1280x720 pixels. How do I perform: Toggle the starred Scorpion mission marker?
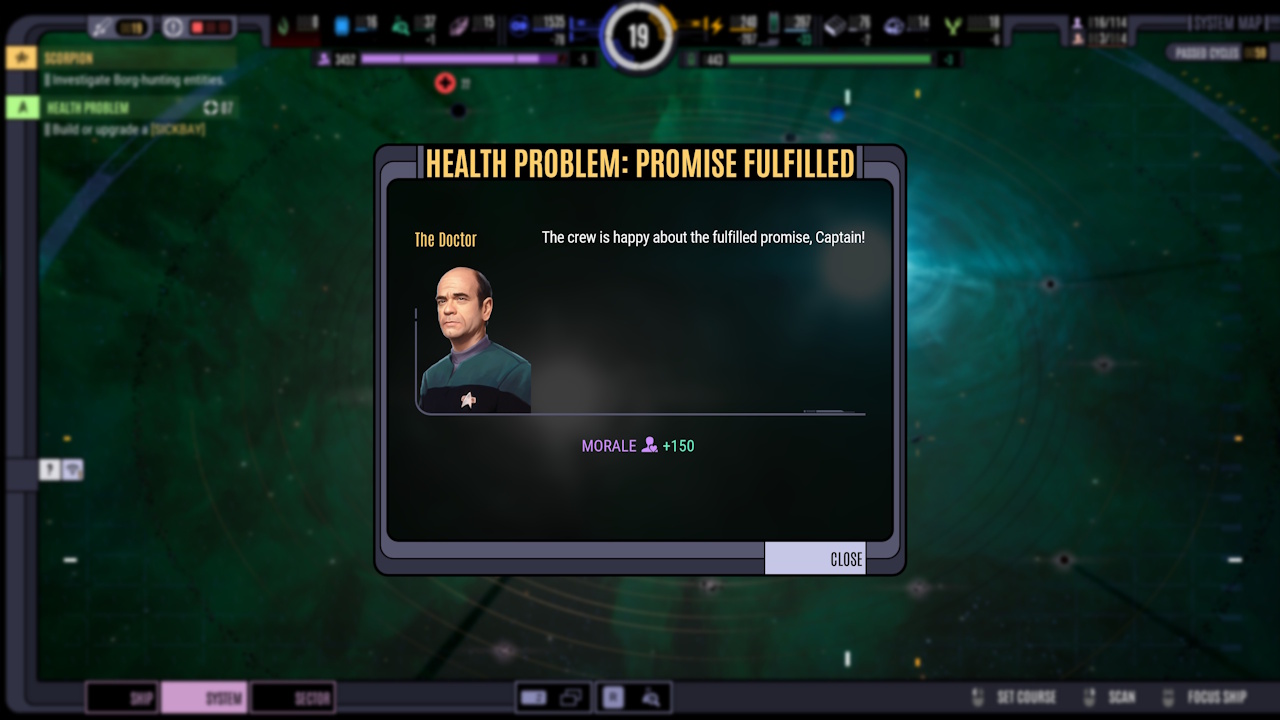coord(21,58)
